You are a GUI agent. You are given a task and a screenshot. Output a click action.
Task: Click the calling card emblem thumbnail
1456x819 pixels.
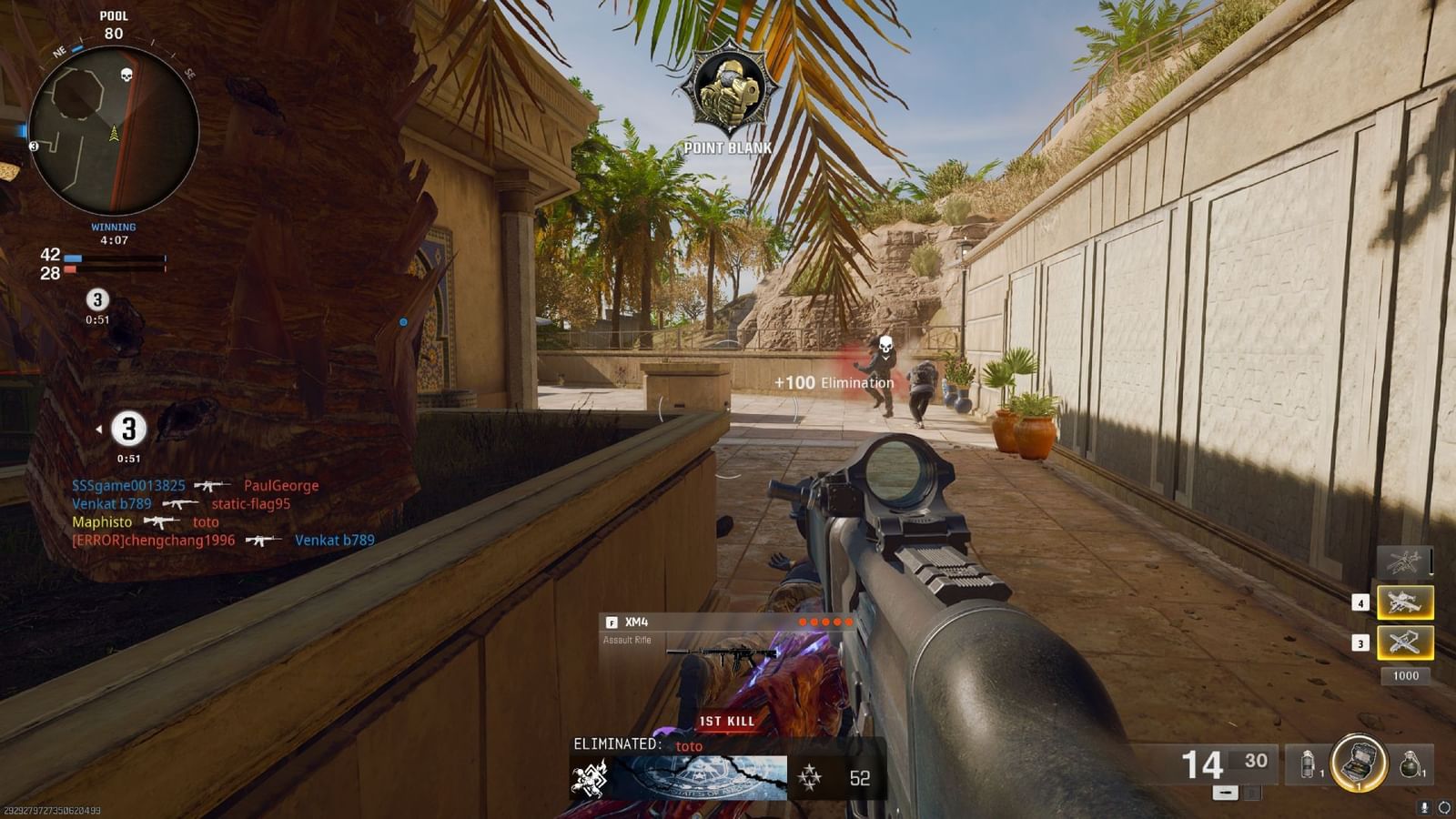click(692, 780)
